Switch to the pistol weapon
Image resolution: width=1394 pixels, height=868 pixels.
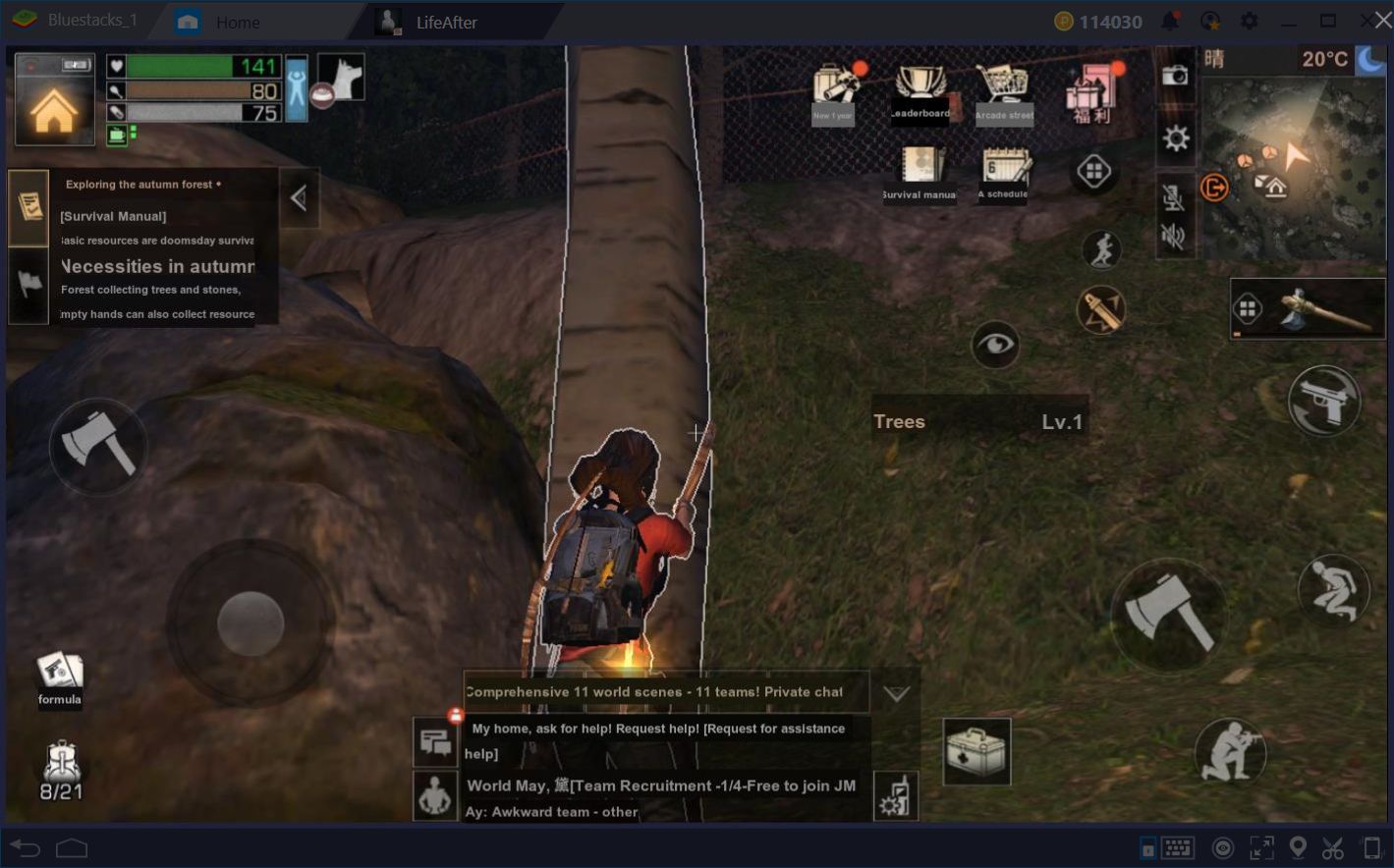pyautogui.click(x=1323, y=401)
